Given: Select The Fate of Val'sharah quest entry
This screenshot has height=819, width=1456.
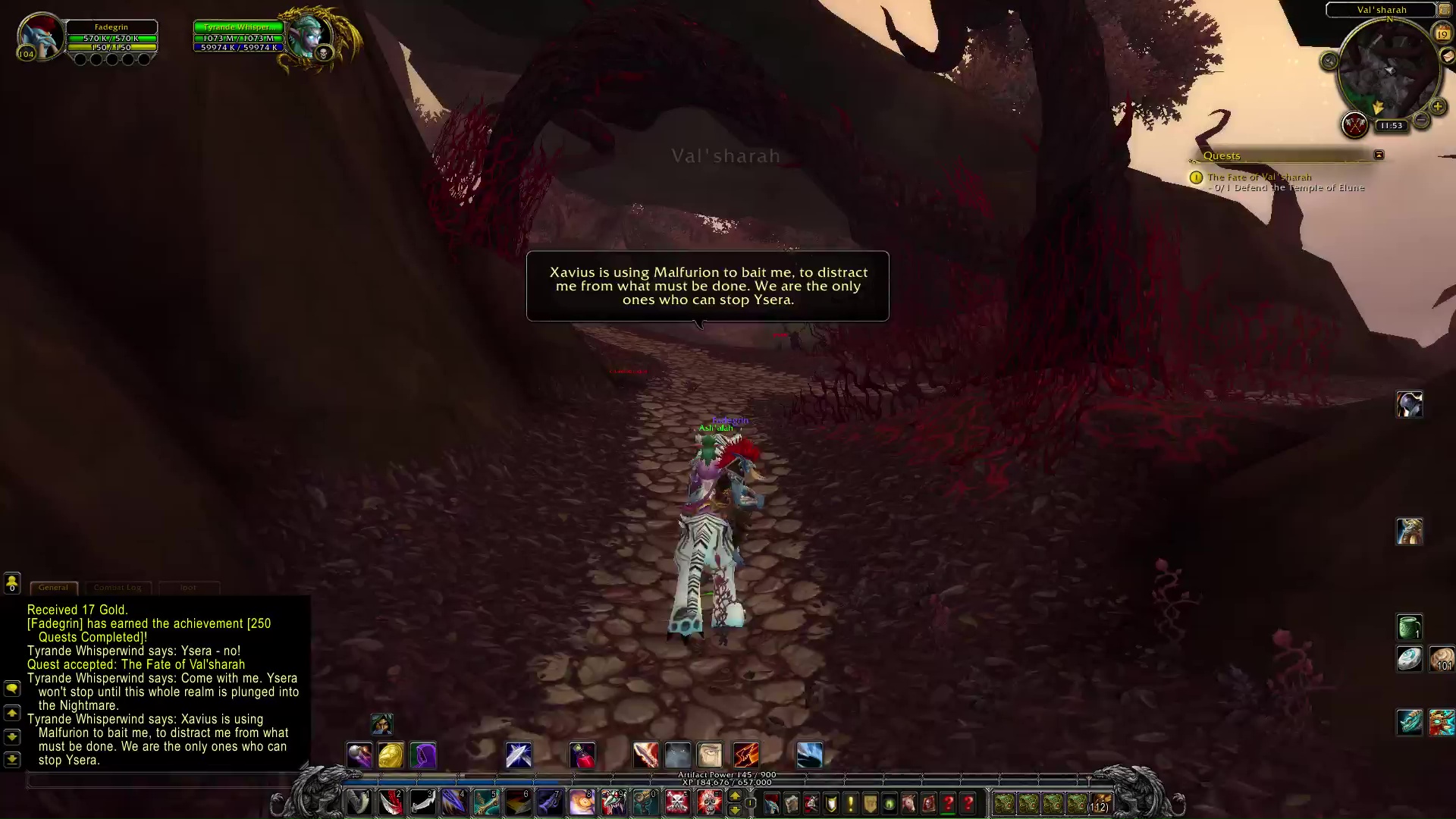Looking at the screenshot, I should click(1259, 177).
